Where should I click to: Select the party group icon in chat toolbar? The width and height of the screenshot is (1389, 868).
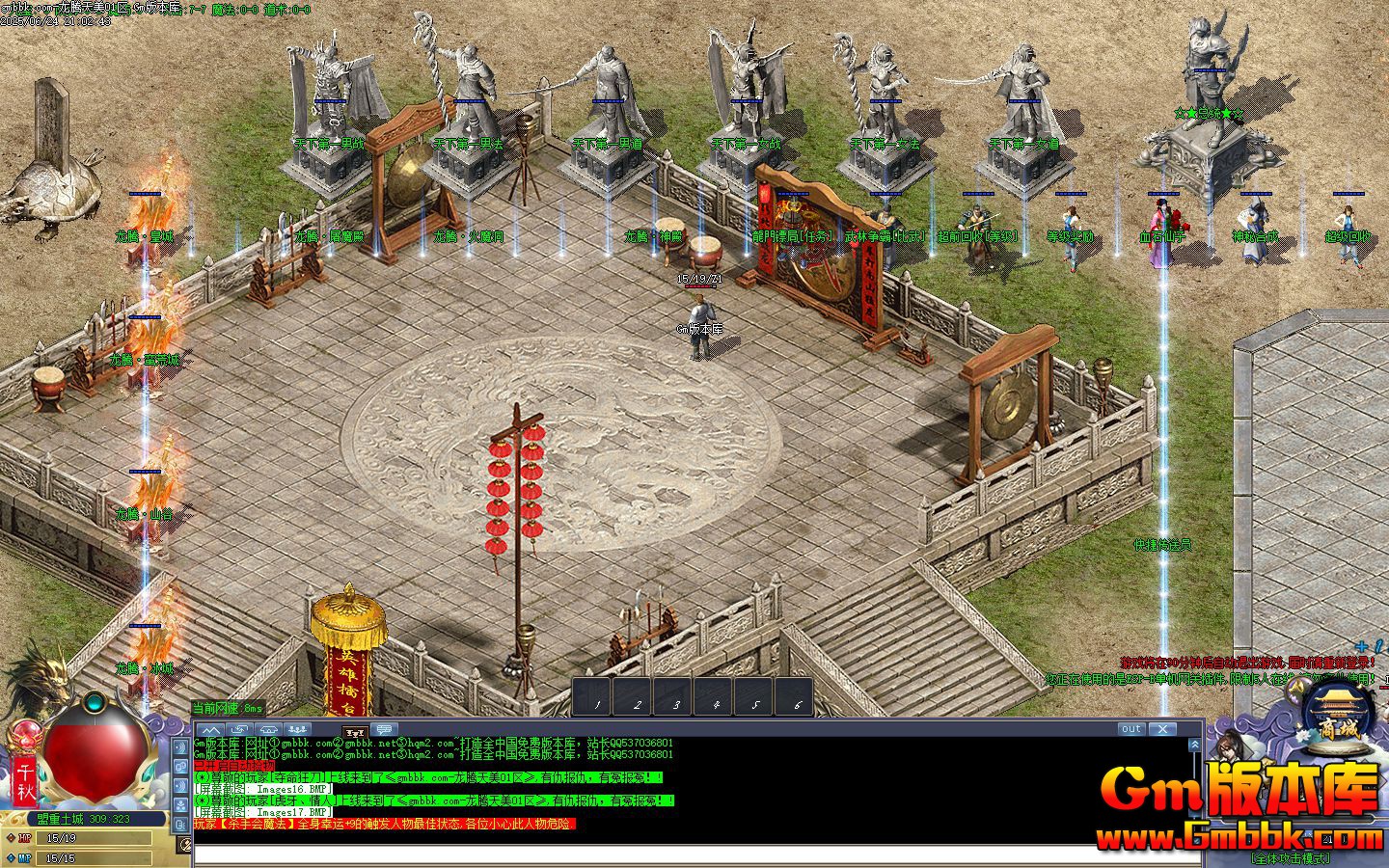point(297,730)
